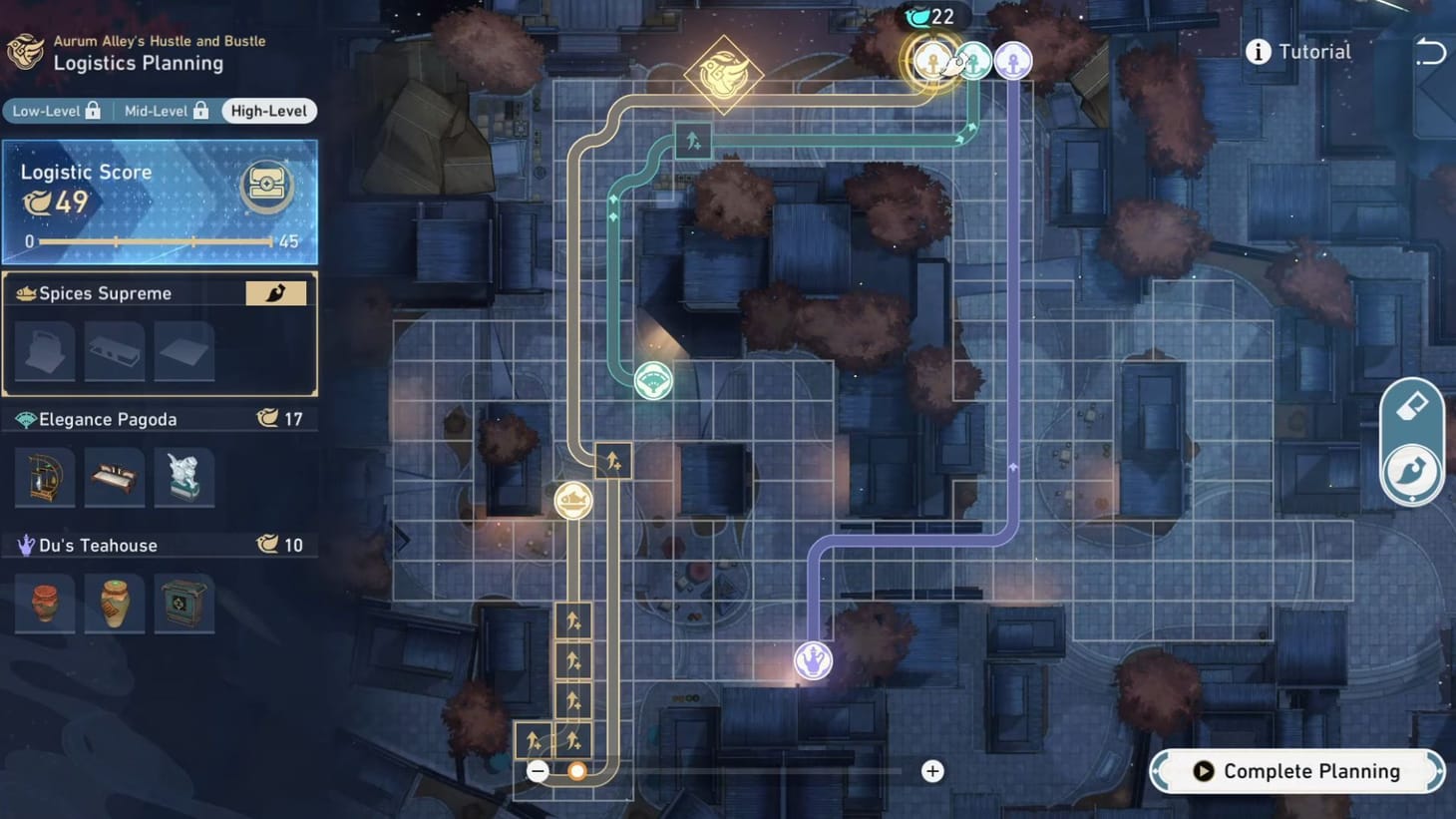Toggle the locked Low-Level difficulty

point(55,111)
